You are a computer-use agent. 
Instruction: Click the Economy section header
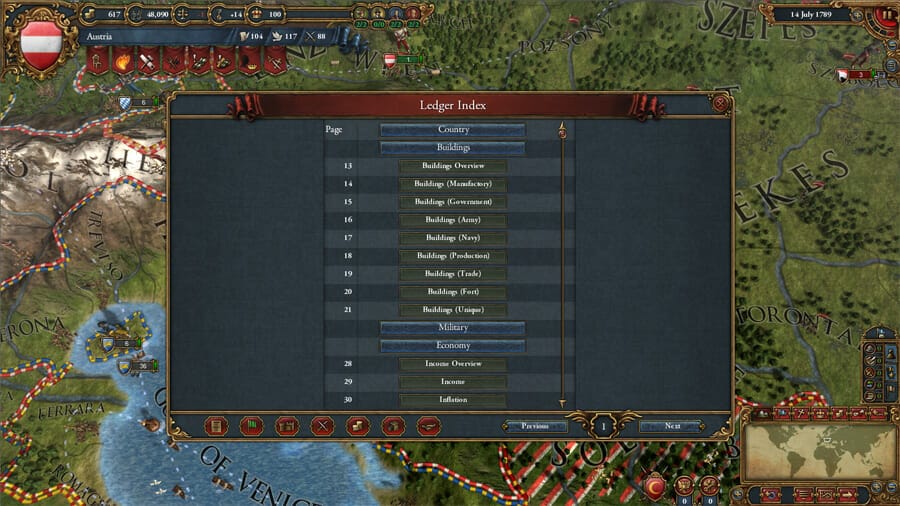coord(453,346)
